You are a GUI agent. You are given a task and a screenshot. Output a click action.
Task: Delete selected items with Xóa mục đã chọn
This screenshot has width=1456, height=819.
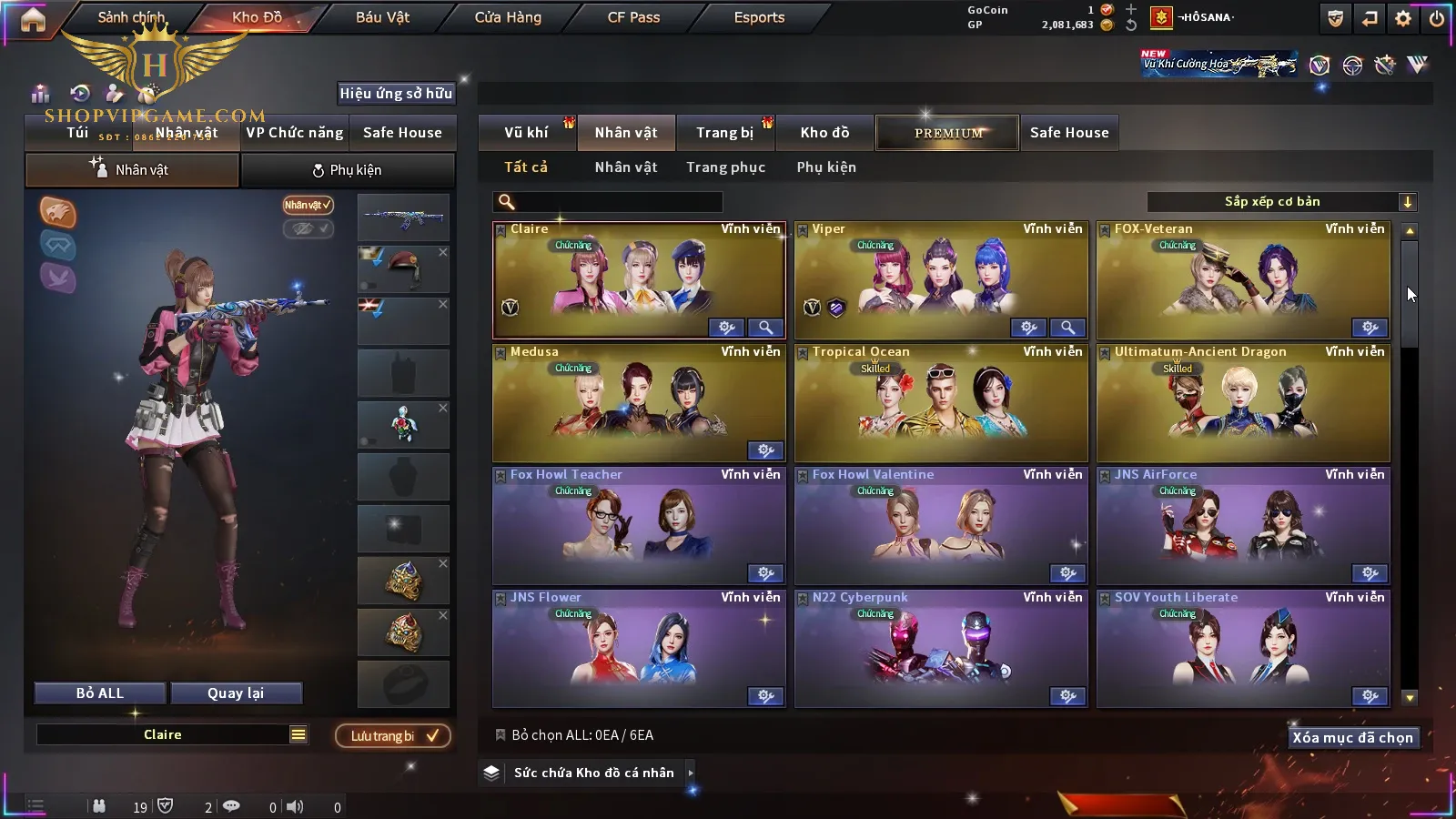(1352, 738)
